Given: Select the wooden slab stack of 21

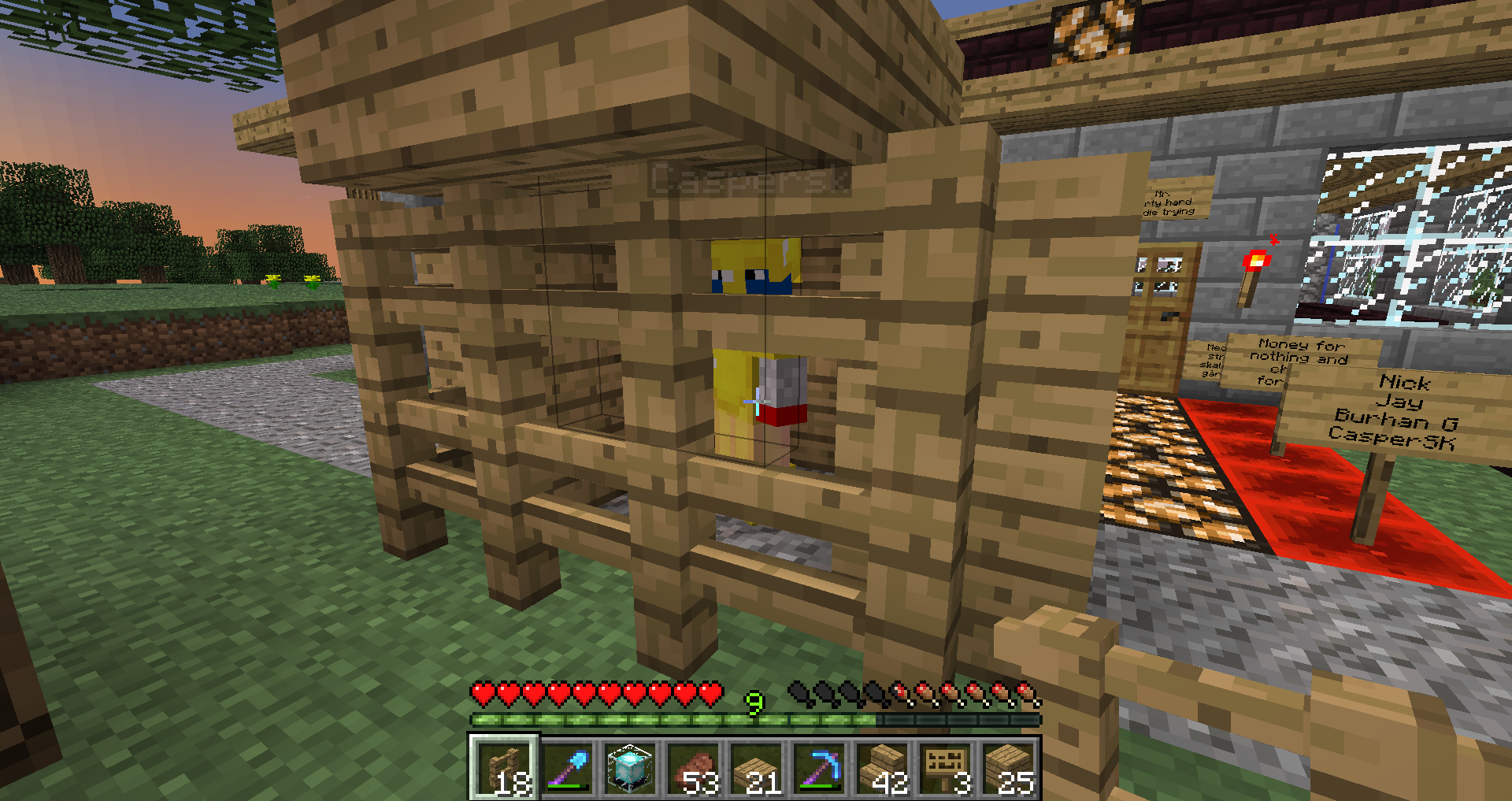Looking at the screenshot, I should 756,768.
